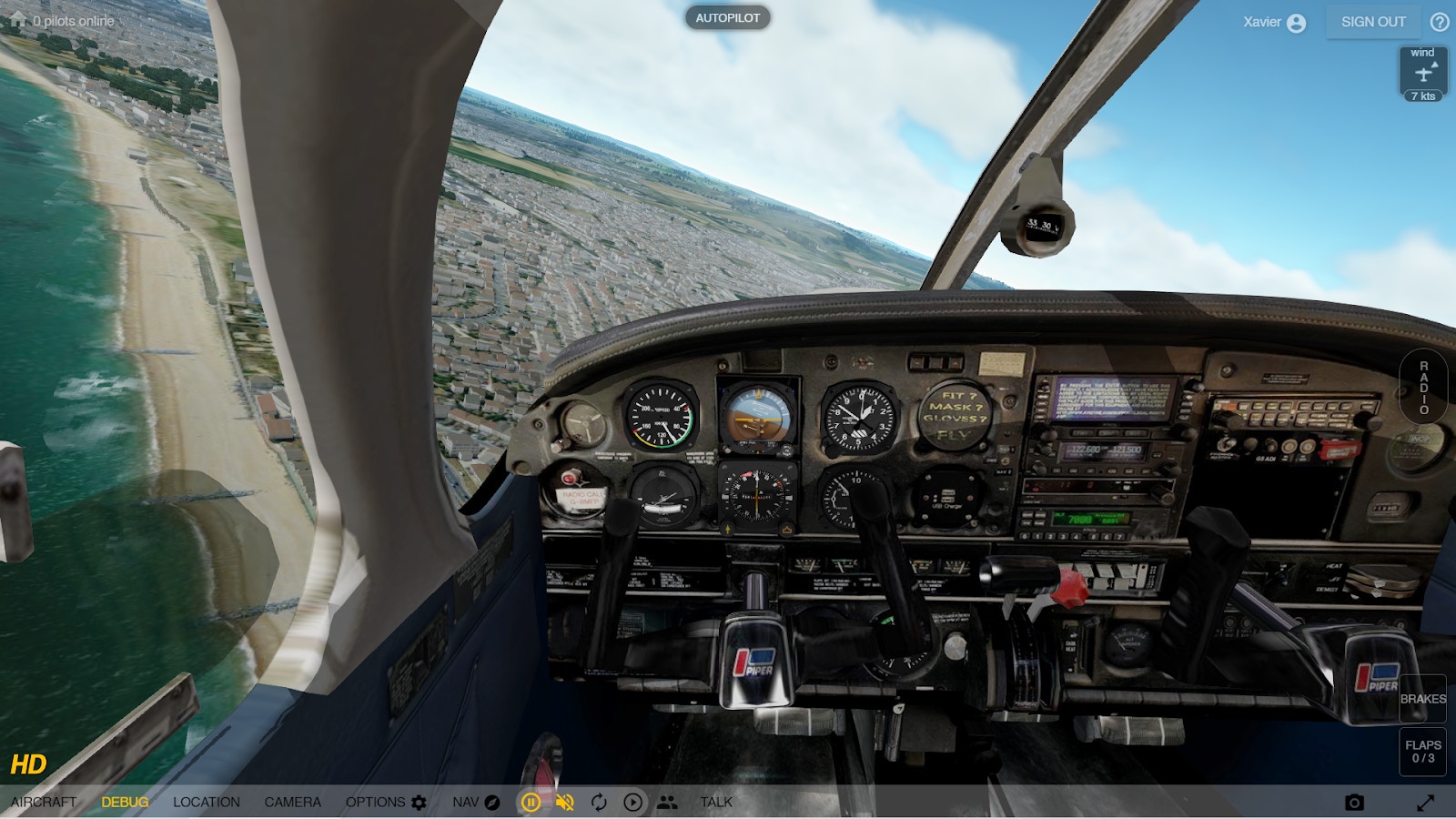Open the AIRCRAFT menu
Viewport: 1456px width, 819px height.
(44, 802)
